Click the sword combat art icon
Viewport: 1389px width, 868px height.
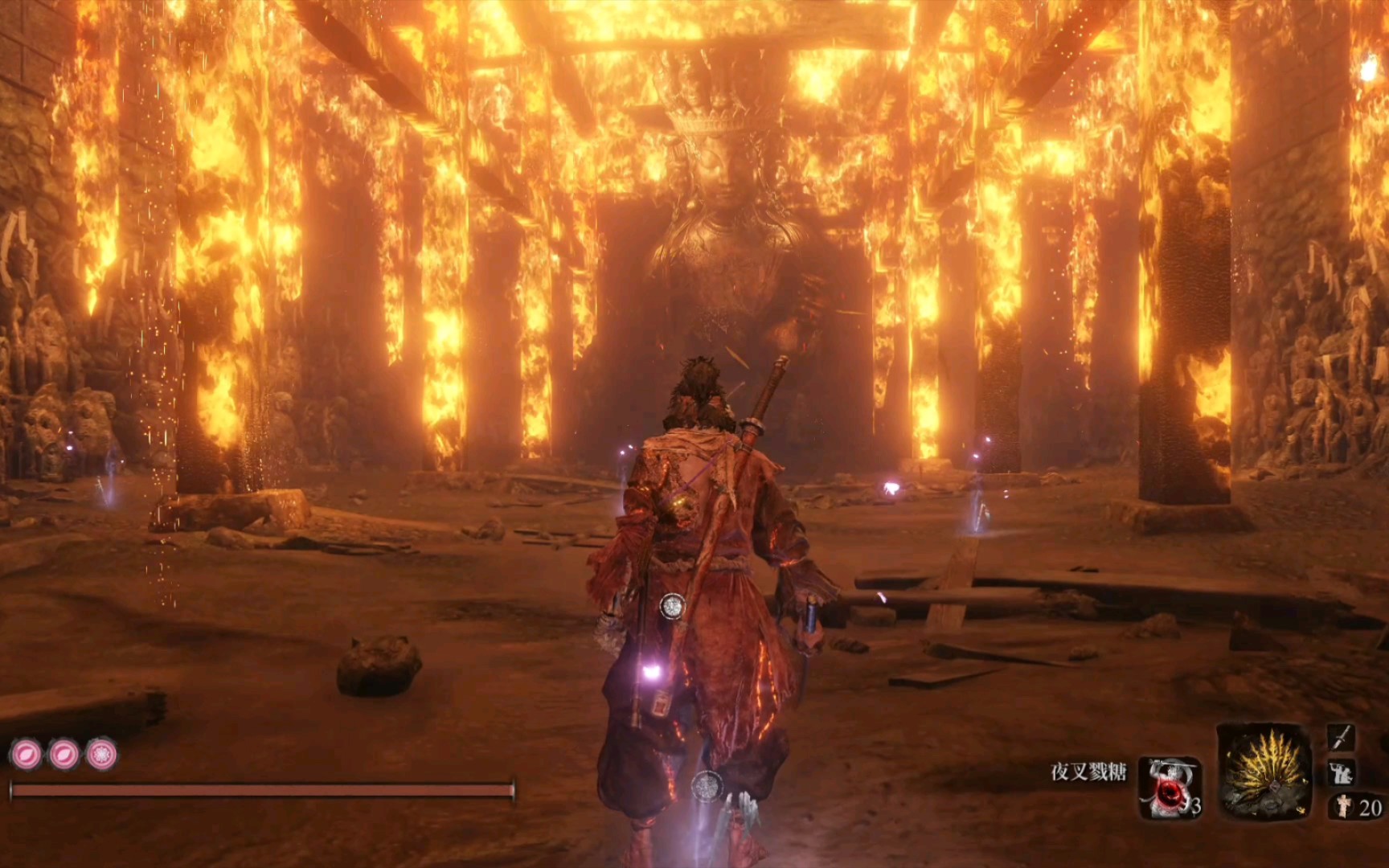[x=1341, y=736]
